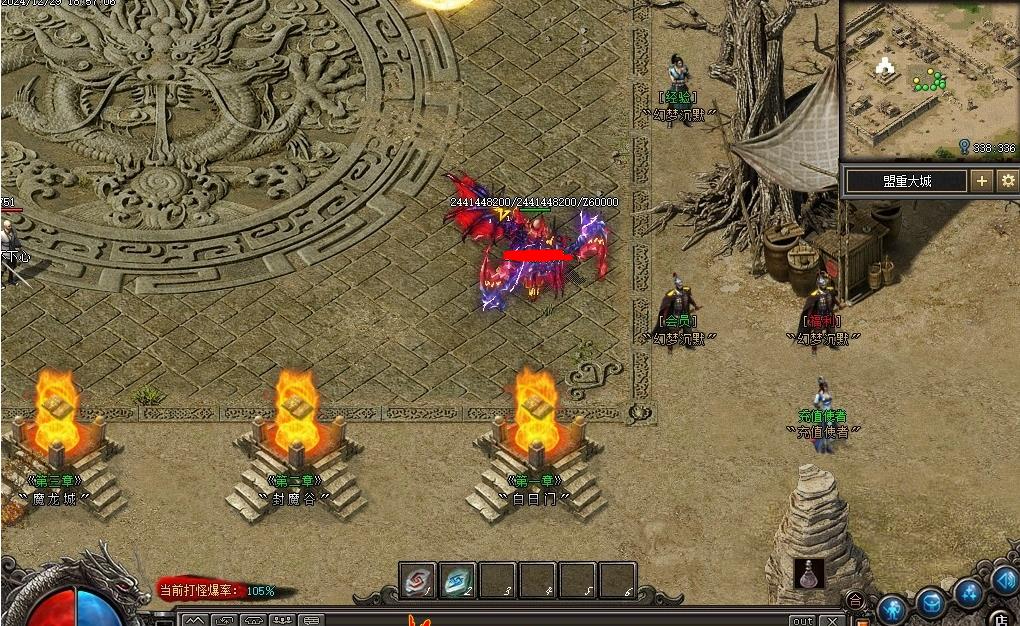Open the bag chest round button

[x=931, y=603]
